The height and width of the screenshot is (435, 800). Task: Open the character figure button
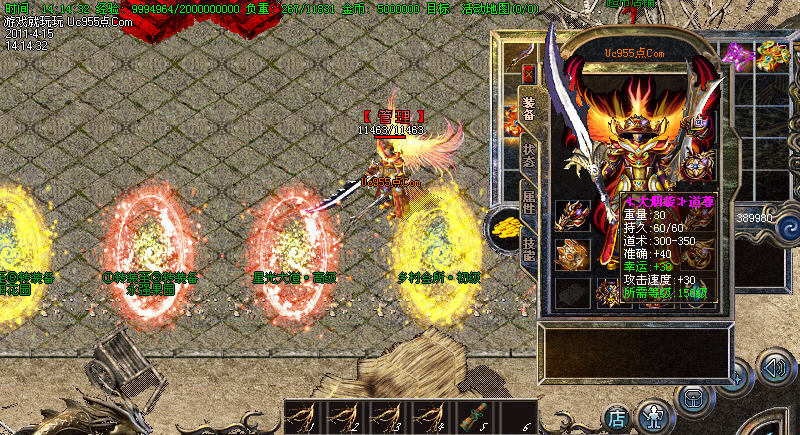(654, 413)
